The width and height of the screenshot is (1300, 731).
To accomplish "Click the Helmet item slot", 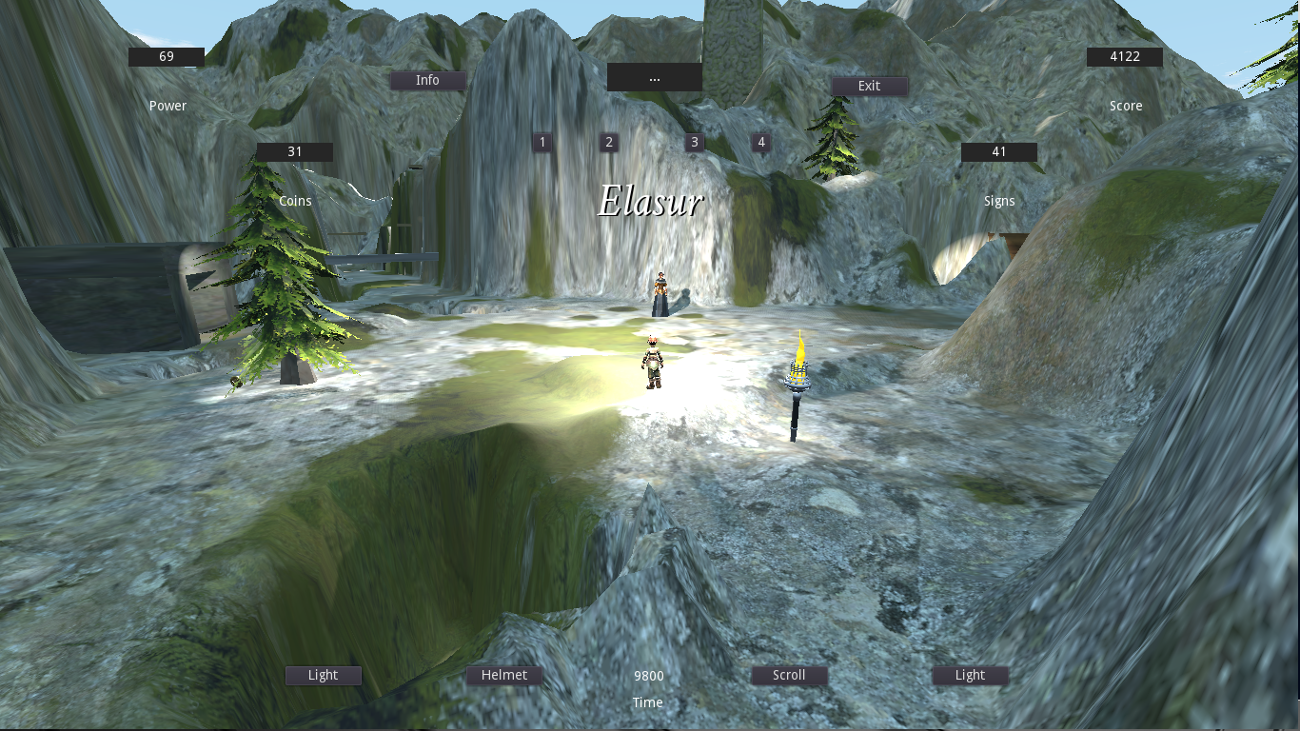I will [x=505, y=675].
